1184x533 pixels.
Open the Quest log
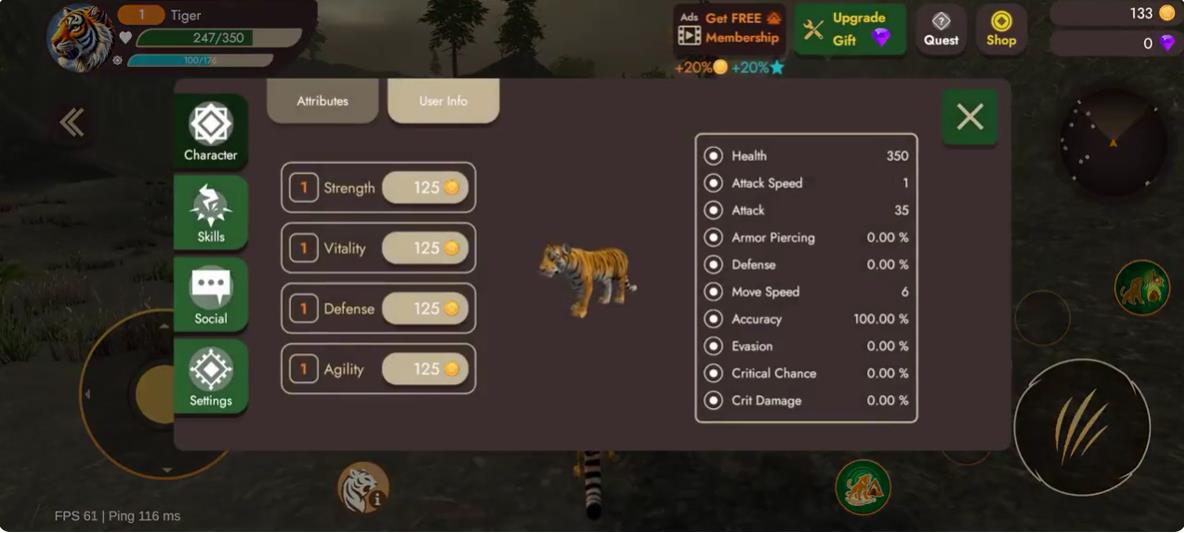[941, 29]
